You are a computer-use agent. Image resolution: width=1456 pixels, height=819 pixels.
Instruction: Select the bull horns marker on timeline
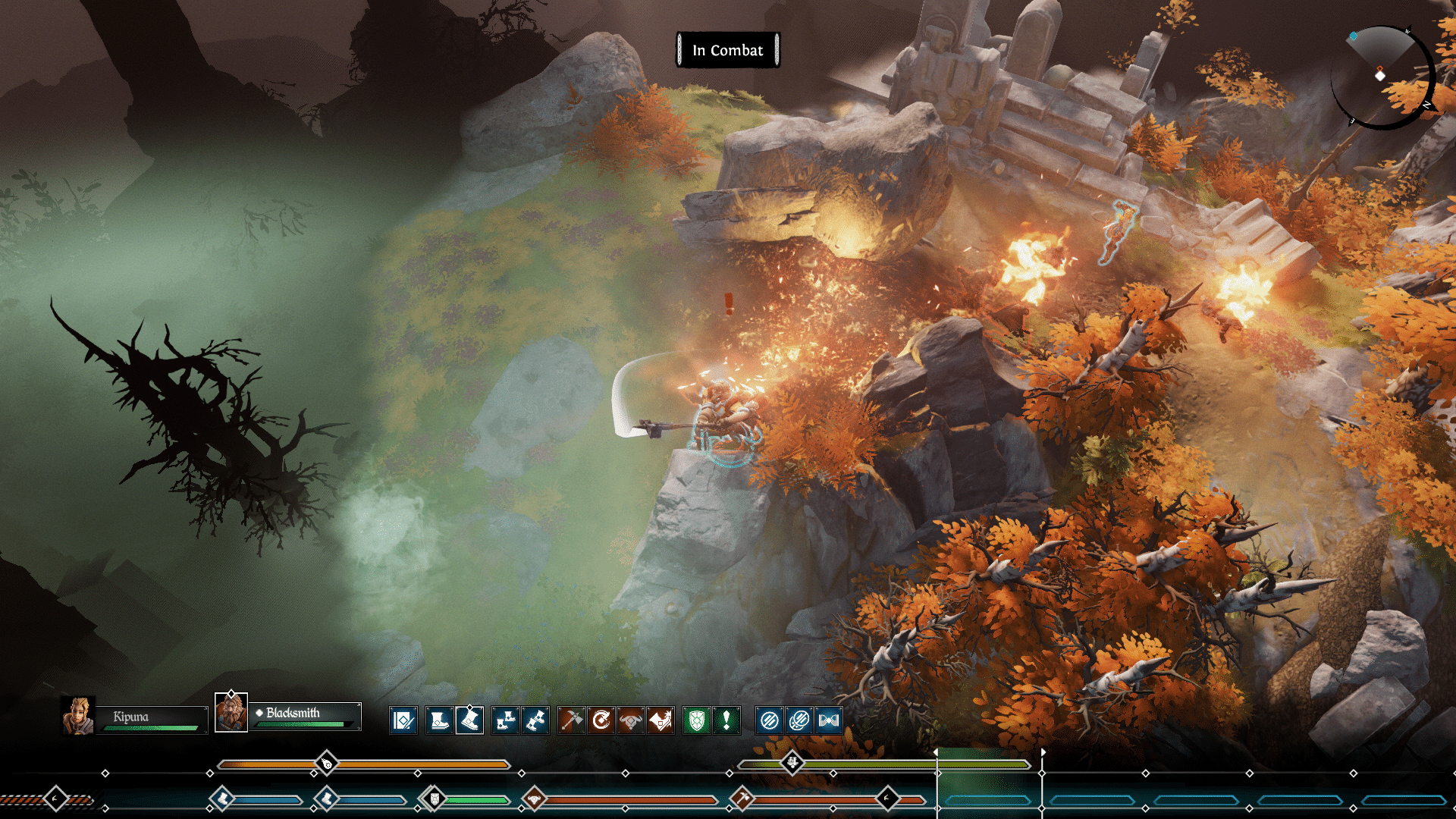point(535,798)
